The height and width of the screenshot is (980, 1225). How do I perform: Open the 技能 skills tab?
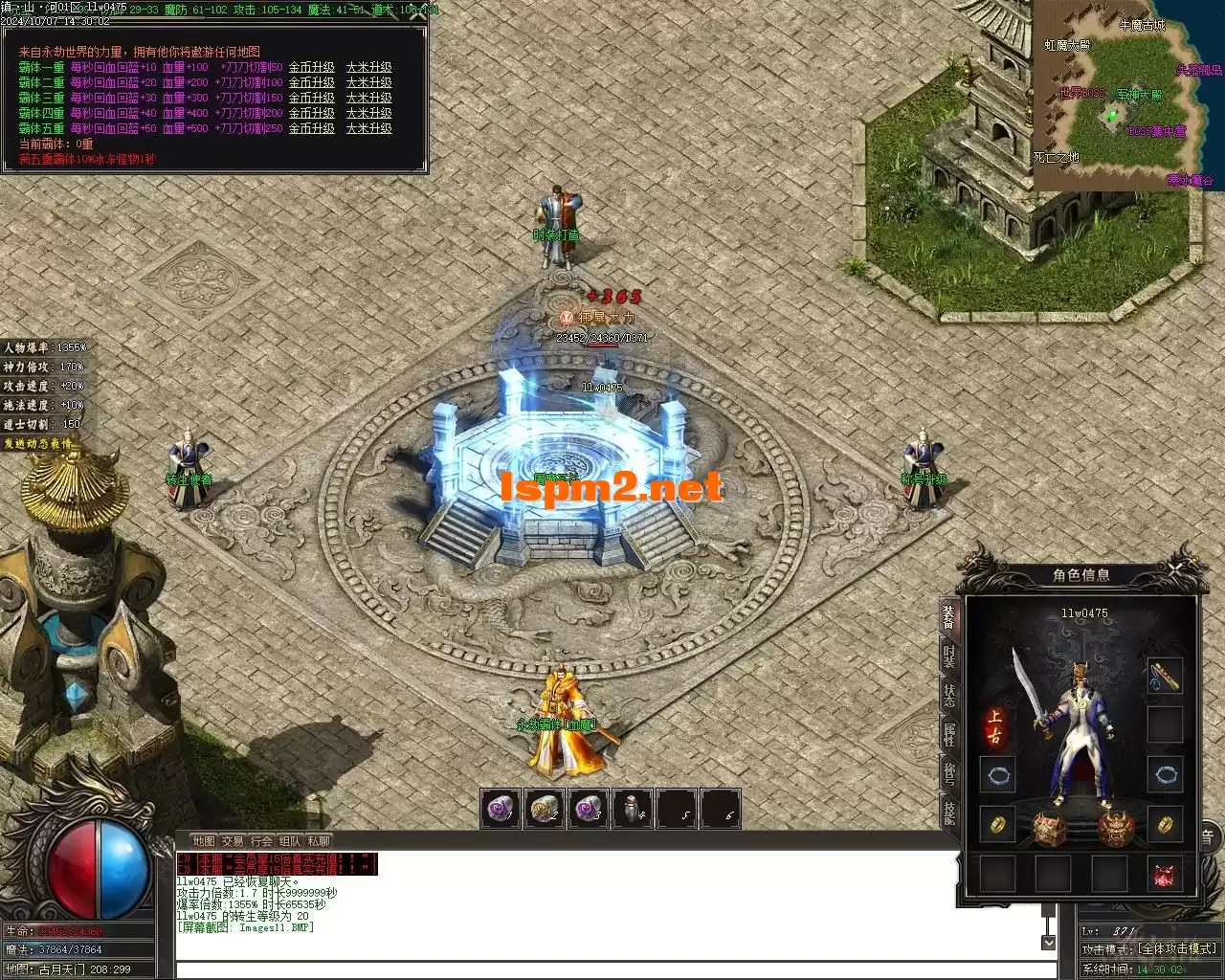coord(948,813)
